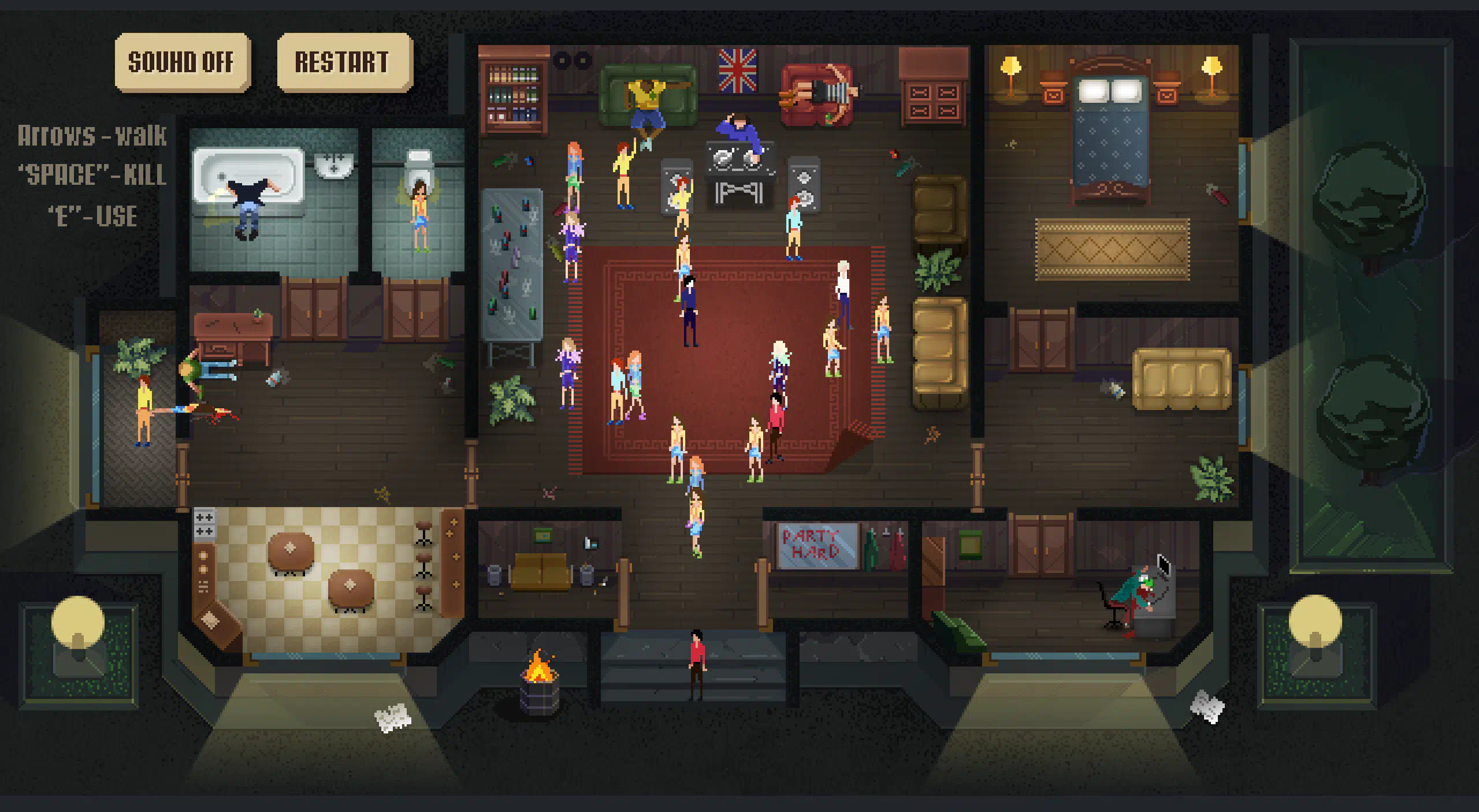Toggle the Sound Off button
Image resolution: width=1479 pixels, height=812 pixels.
(182, 62)
